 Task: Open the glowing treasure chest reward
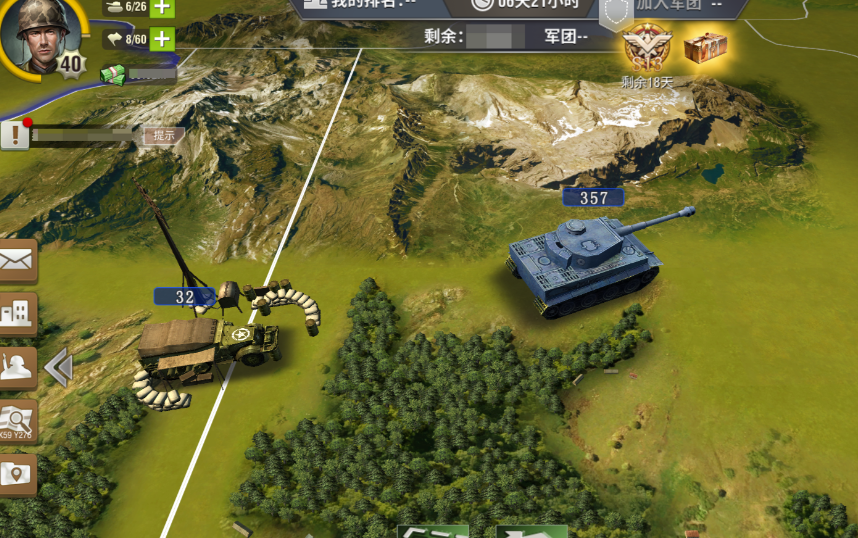(705, 47)
